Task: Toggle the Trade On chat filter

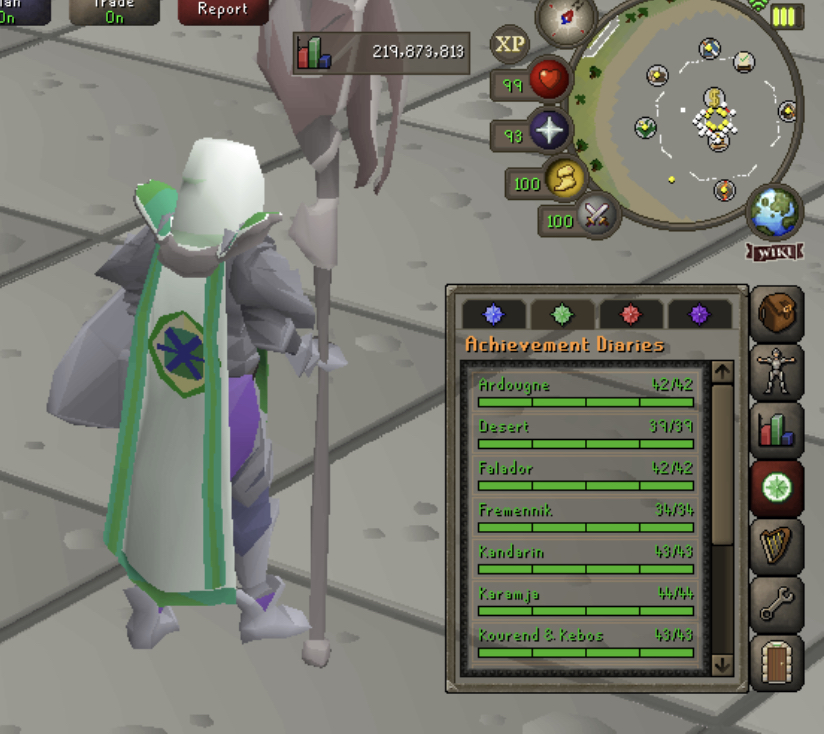Action: click(x=114, y=10)
